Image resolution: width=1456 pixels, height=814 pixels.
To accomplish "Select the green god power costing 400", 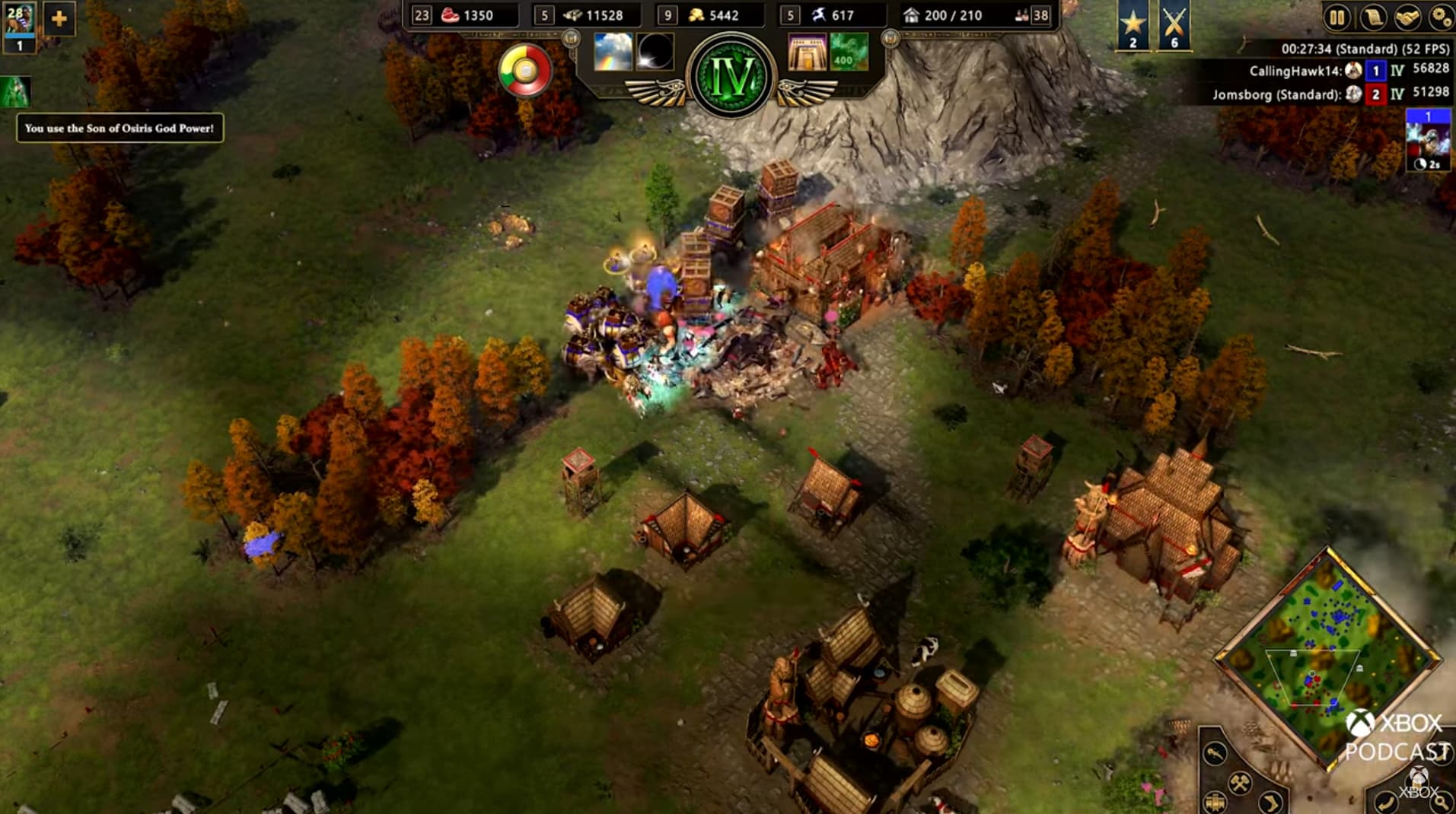I will pos(849,52).
